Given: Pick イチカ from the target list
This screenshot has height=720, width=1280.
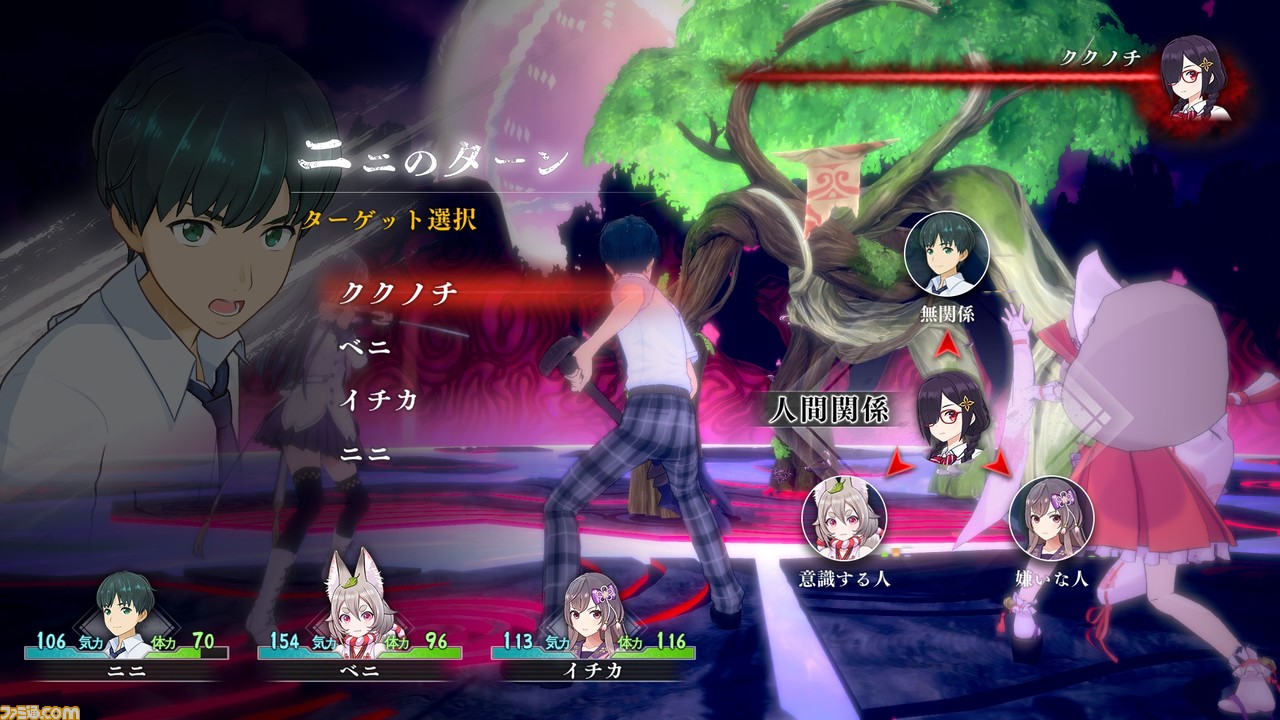Looking at the screenshot, I should coord(378,400).
